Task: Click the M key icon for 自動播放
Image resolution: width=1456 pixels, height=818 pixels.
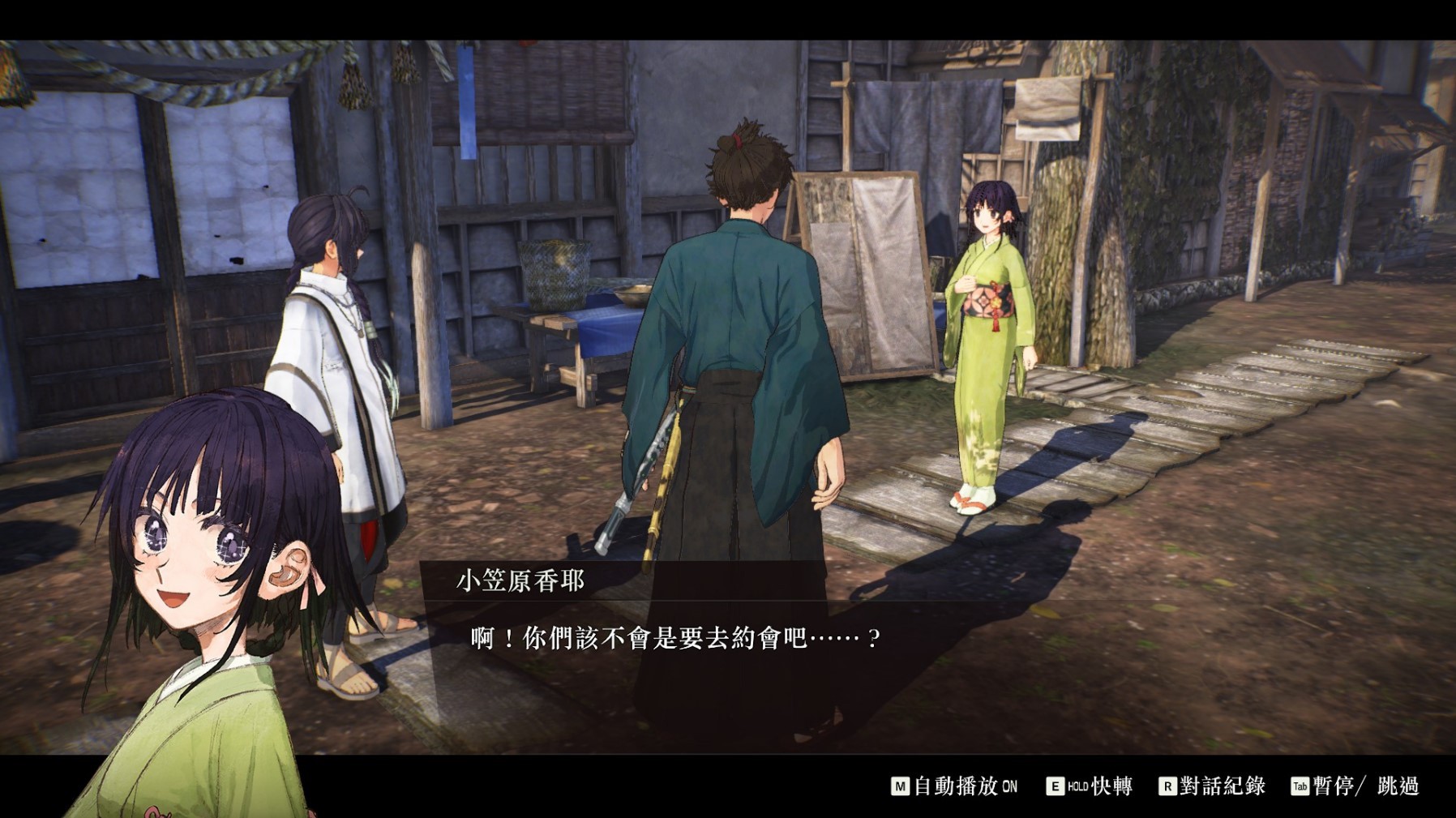Action: (x=900, y=785)
